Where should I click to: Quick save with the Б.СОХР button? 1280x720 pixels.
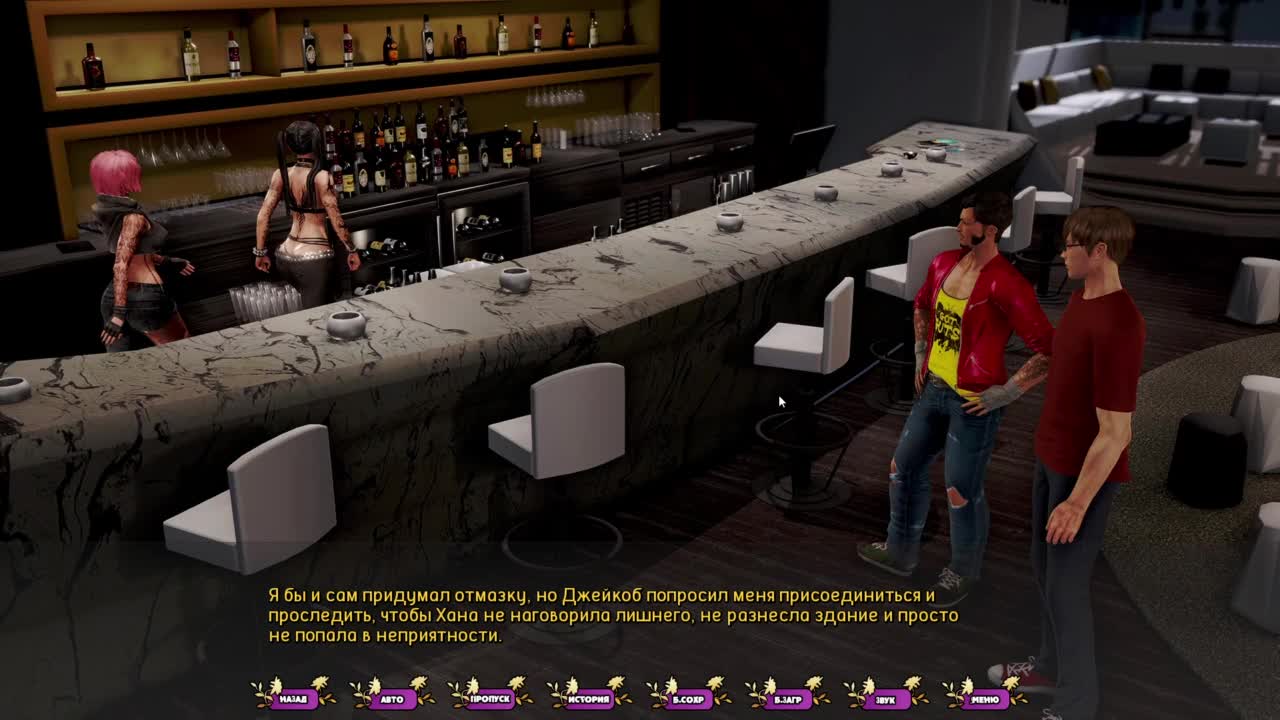(689, 699)
